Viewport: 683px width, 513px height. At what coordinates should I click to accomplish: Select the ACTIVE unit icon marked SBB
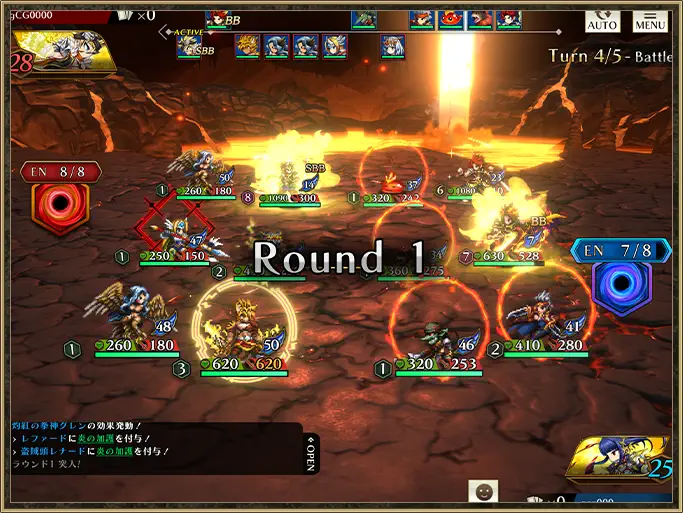coord(190,46)
